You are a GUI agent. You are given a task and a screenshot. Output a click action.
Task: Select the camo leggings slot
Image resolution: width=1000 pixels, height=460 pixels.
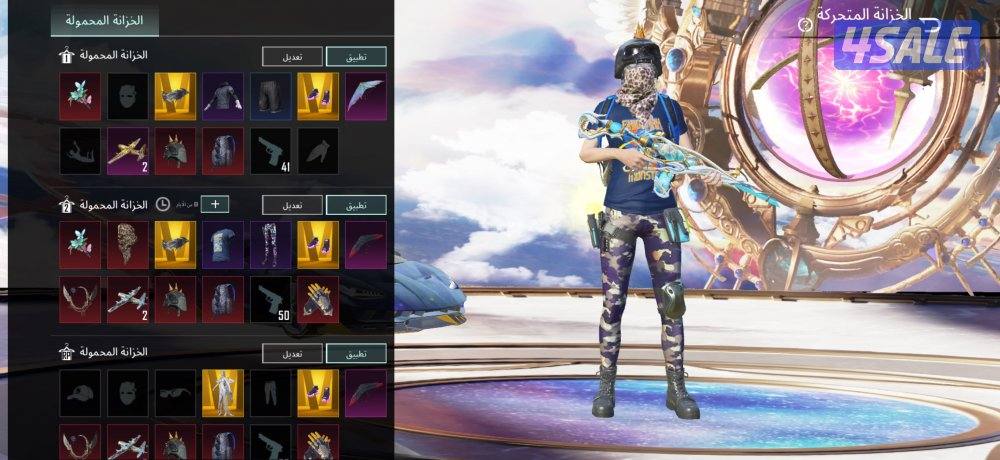click(x=270, y=243)
